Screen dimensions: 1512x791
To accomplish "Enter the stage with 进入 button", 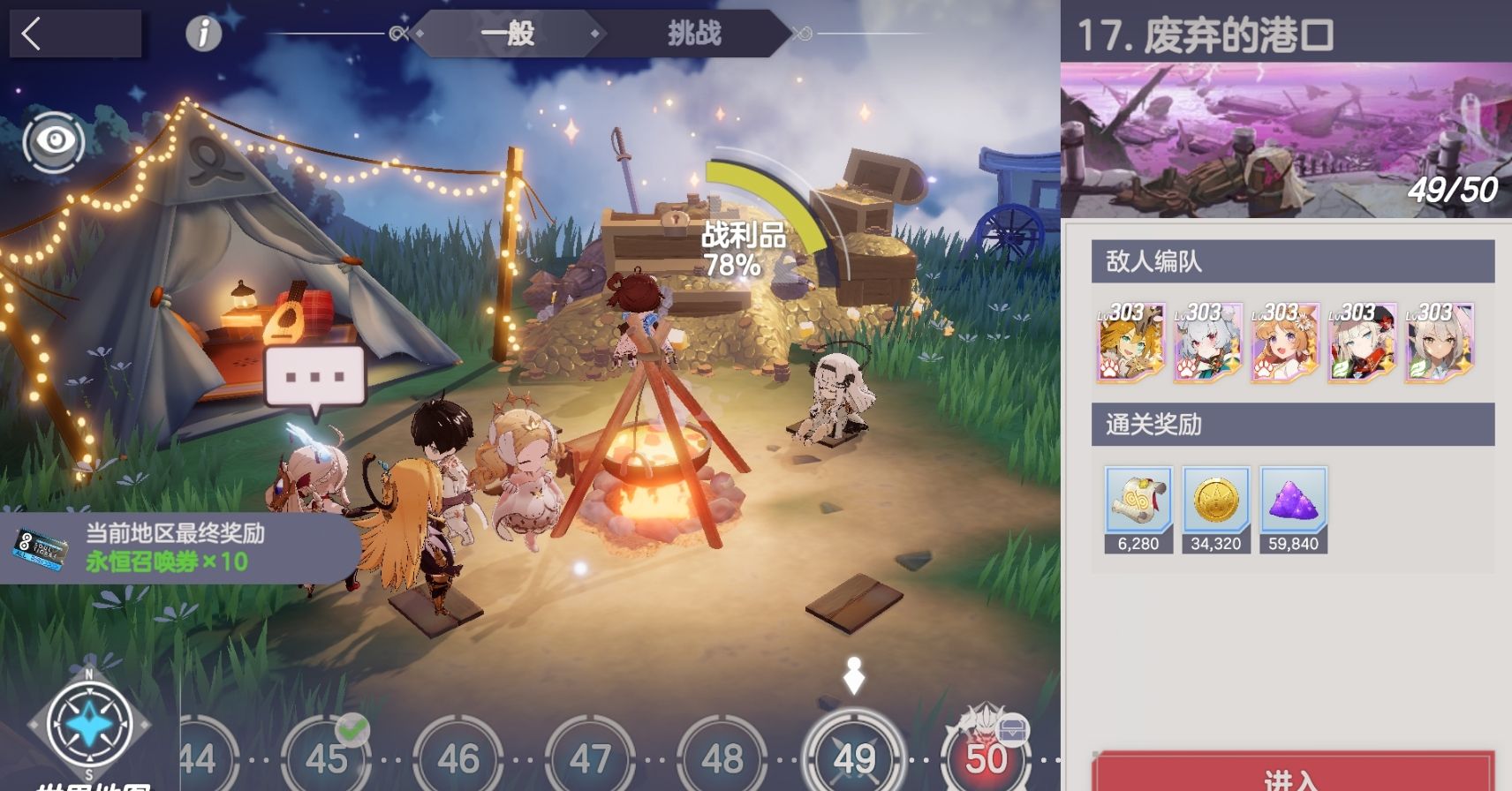I will (x=1292, y=773).
